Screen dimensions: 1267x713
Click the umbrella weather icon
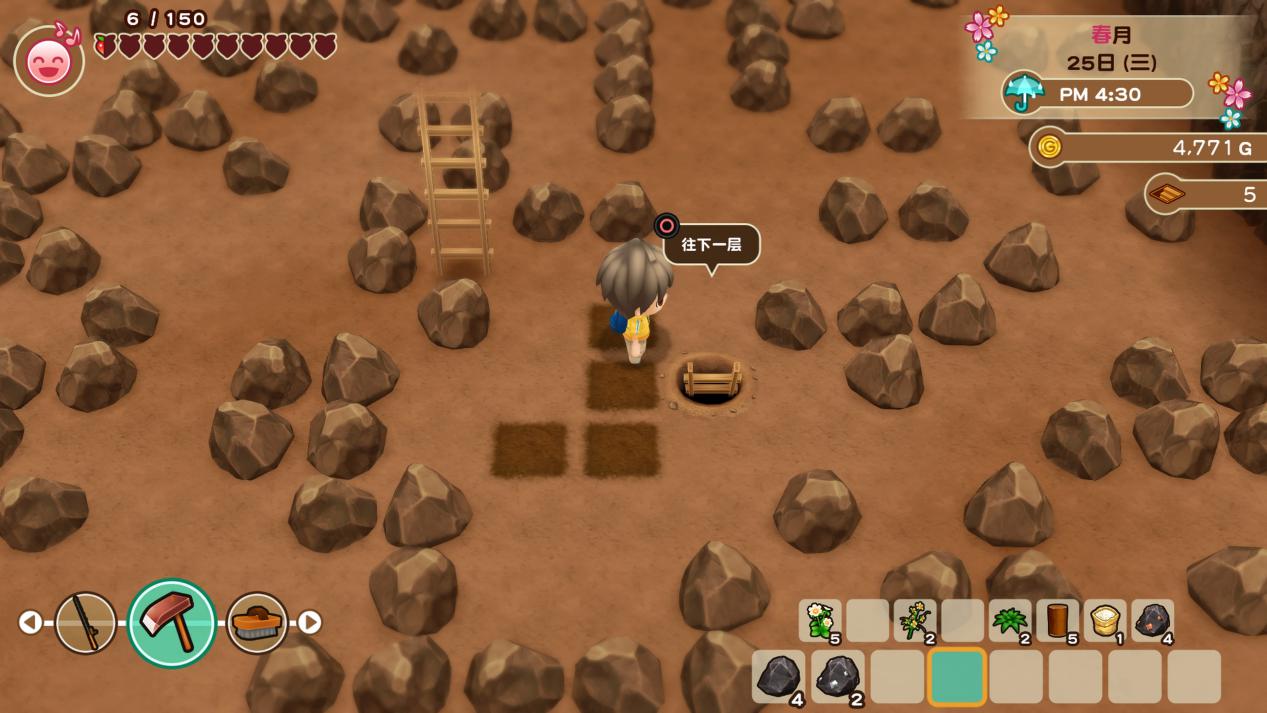(x=1022, y=93)
